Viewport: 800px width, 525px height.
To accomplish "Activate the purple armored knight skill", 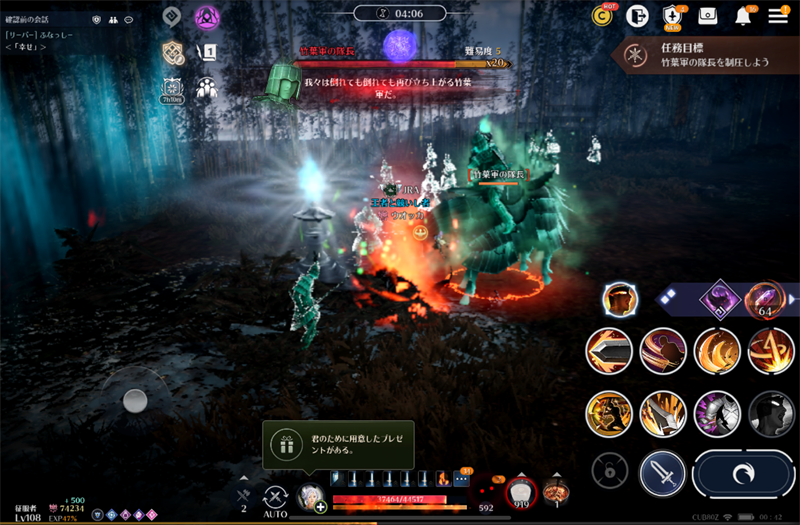I will point(717,413).
